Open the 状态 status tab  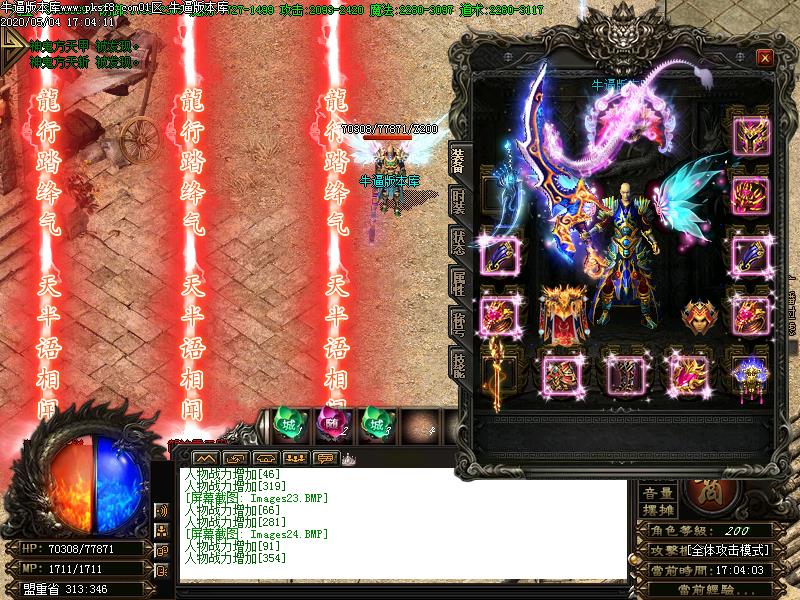tap(459, 240)
